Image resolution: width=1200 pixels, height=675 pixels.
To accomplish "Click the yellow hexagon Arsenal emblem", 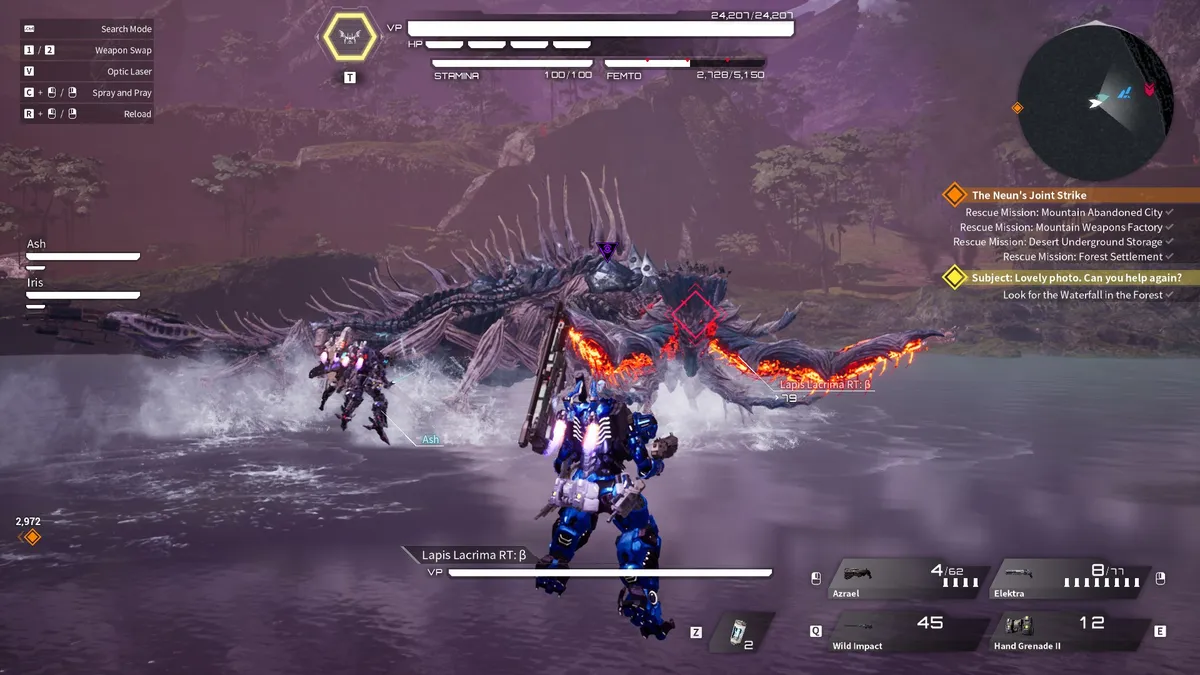I will (349, 39).
